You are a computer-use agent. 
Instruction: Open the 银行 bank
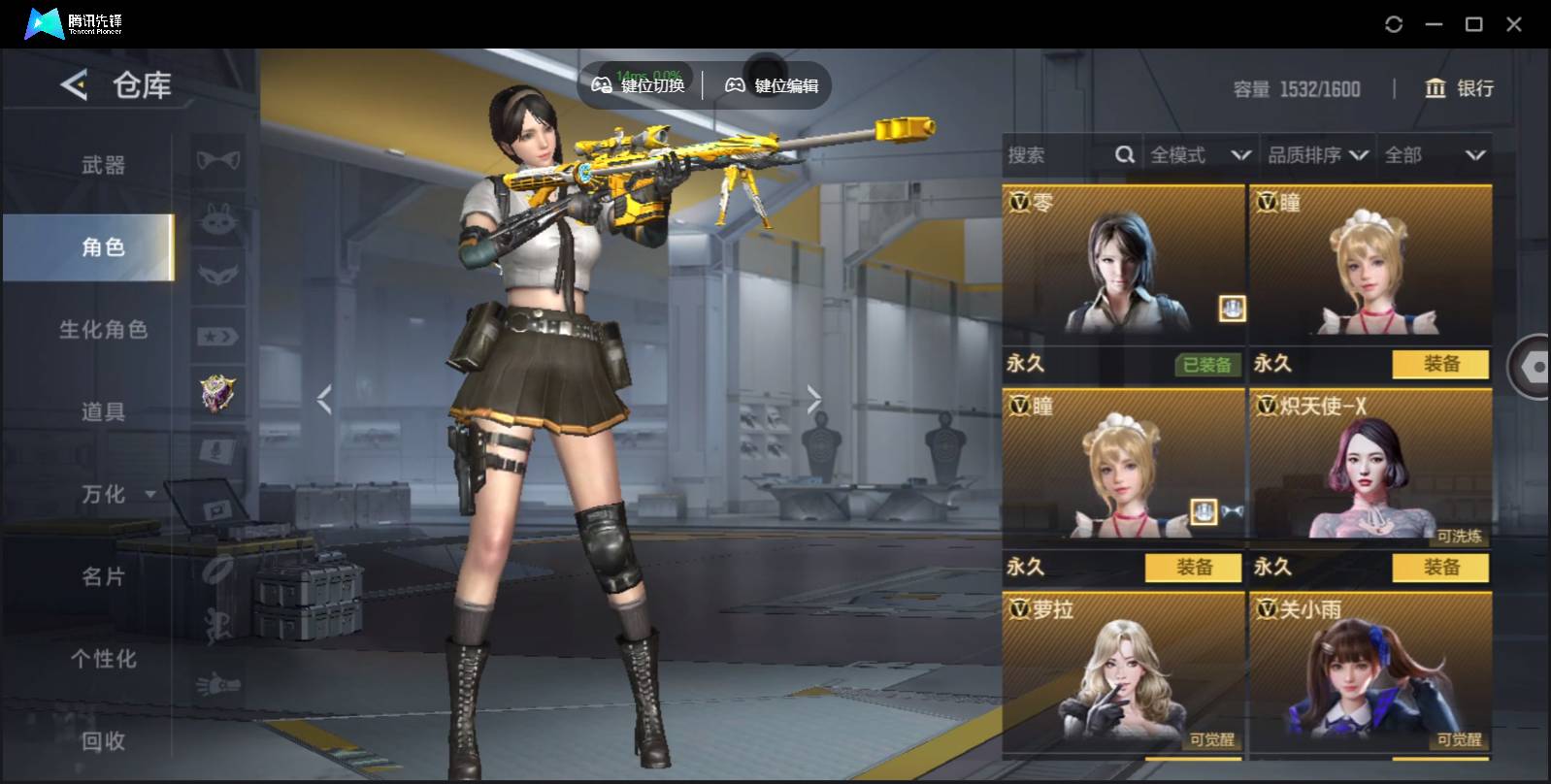coord(1459,89)
